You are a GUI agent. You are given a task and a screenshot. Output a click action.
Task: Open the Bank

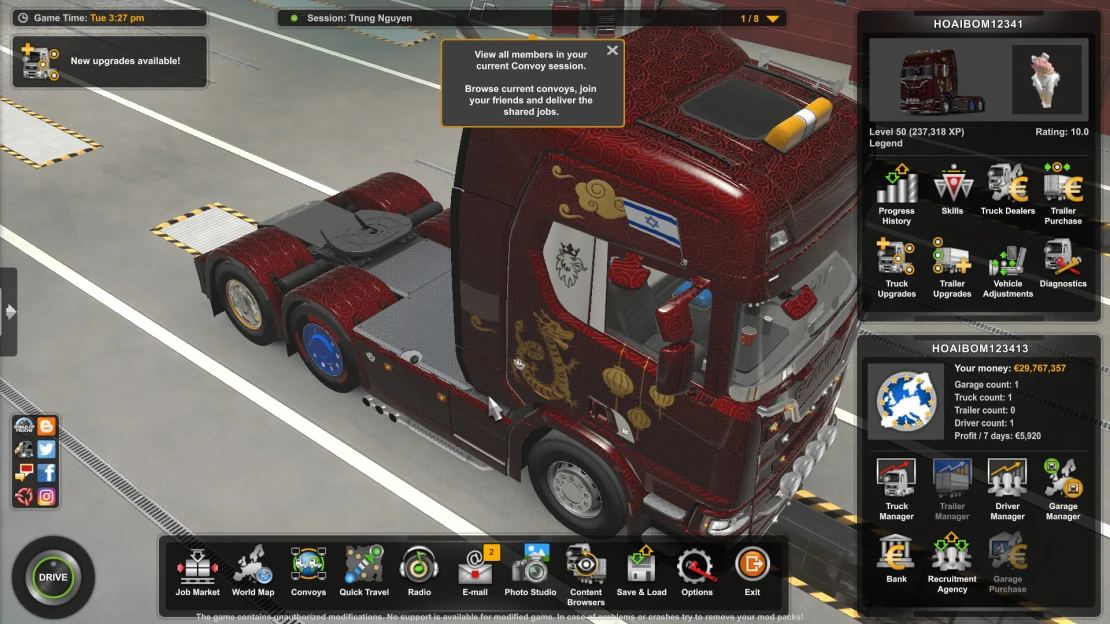tap(896, 558)
